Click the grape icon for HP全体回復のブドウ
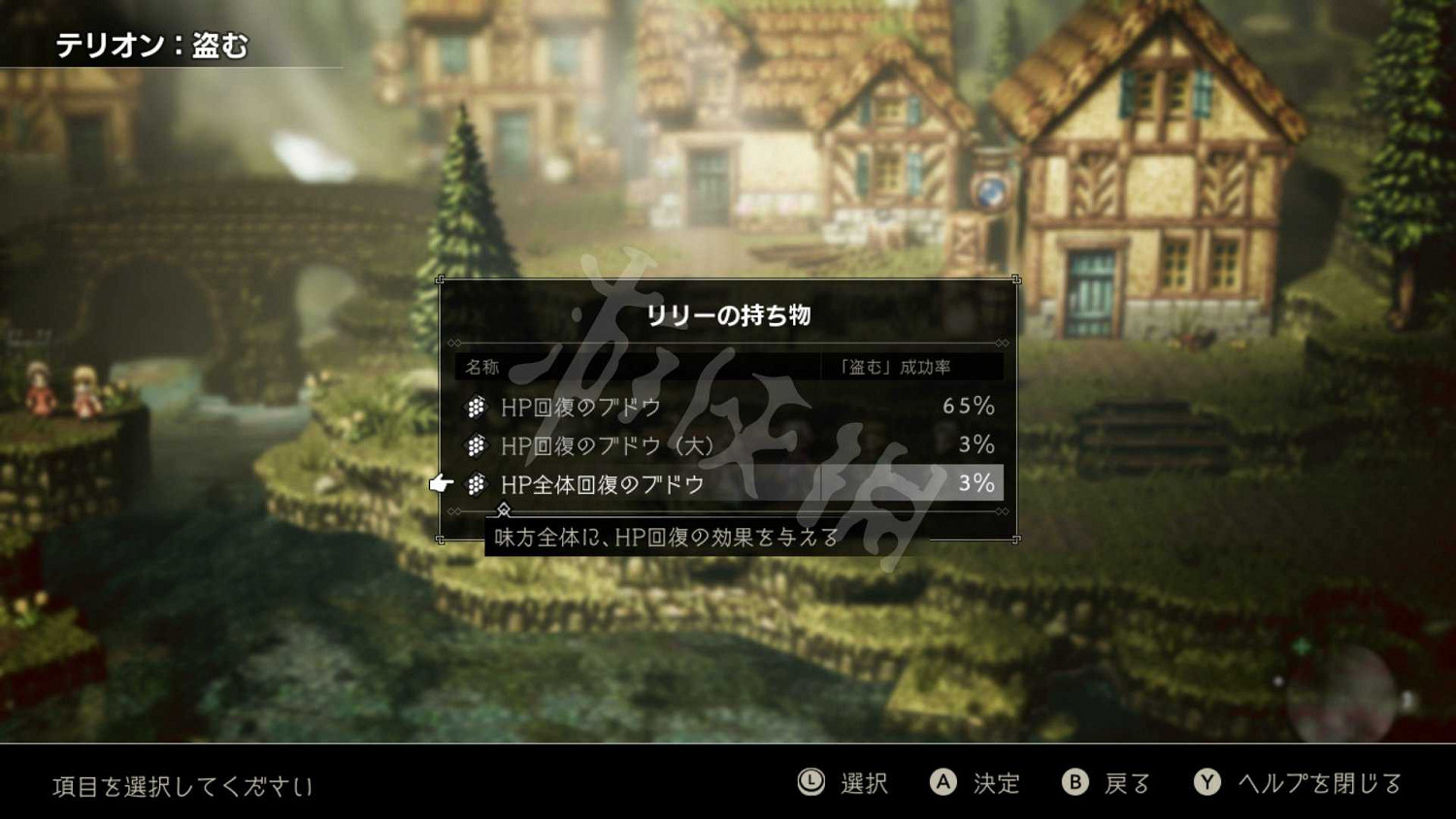1456x819 pixels. (x=477, y=483)
